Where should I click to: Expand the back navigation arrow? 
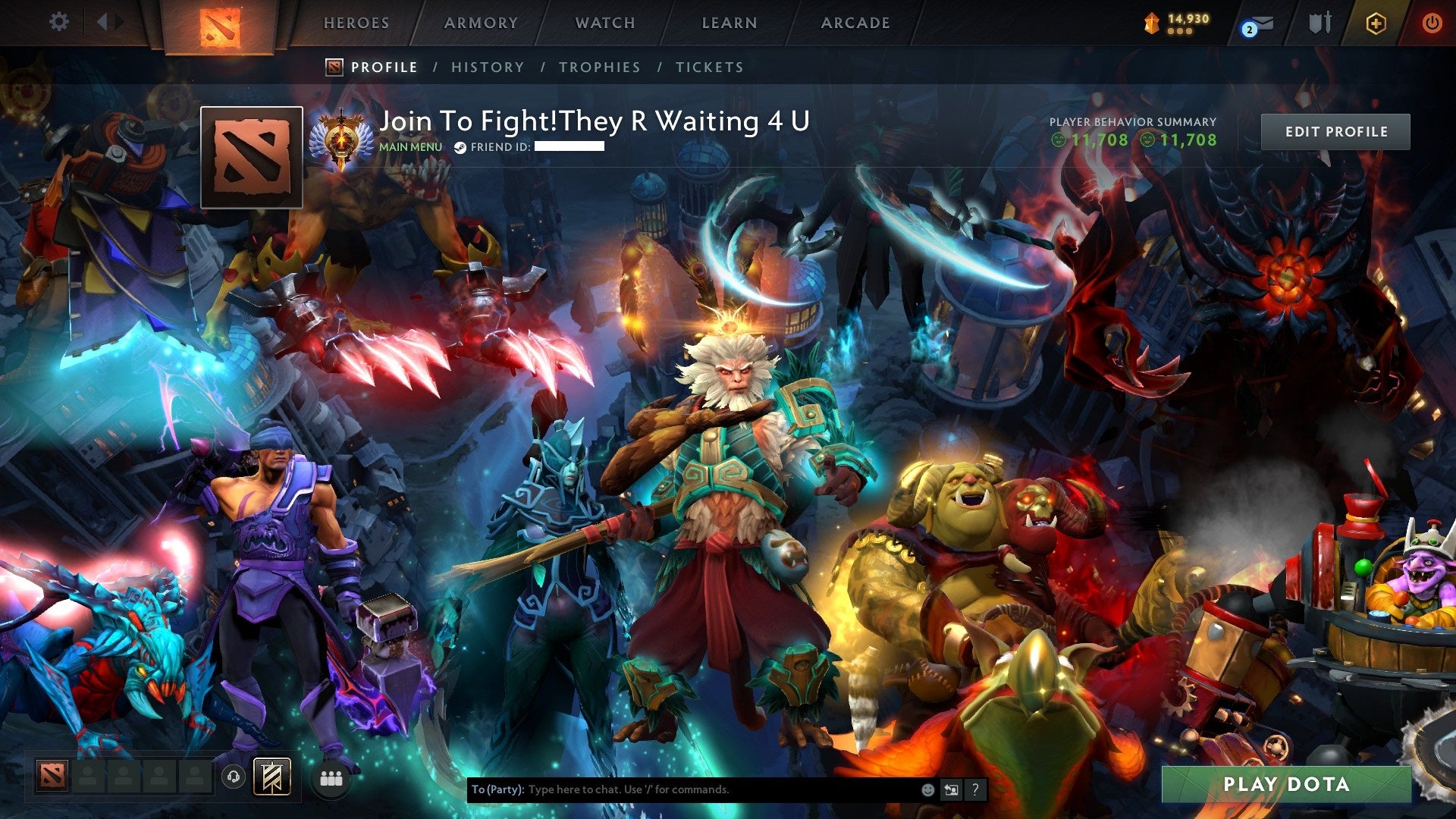(x=104, y=22)
